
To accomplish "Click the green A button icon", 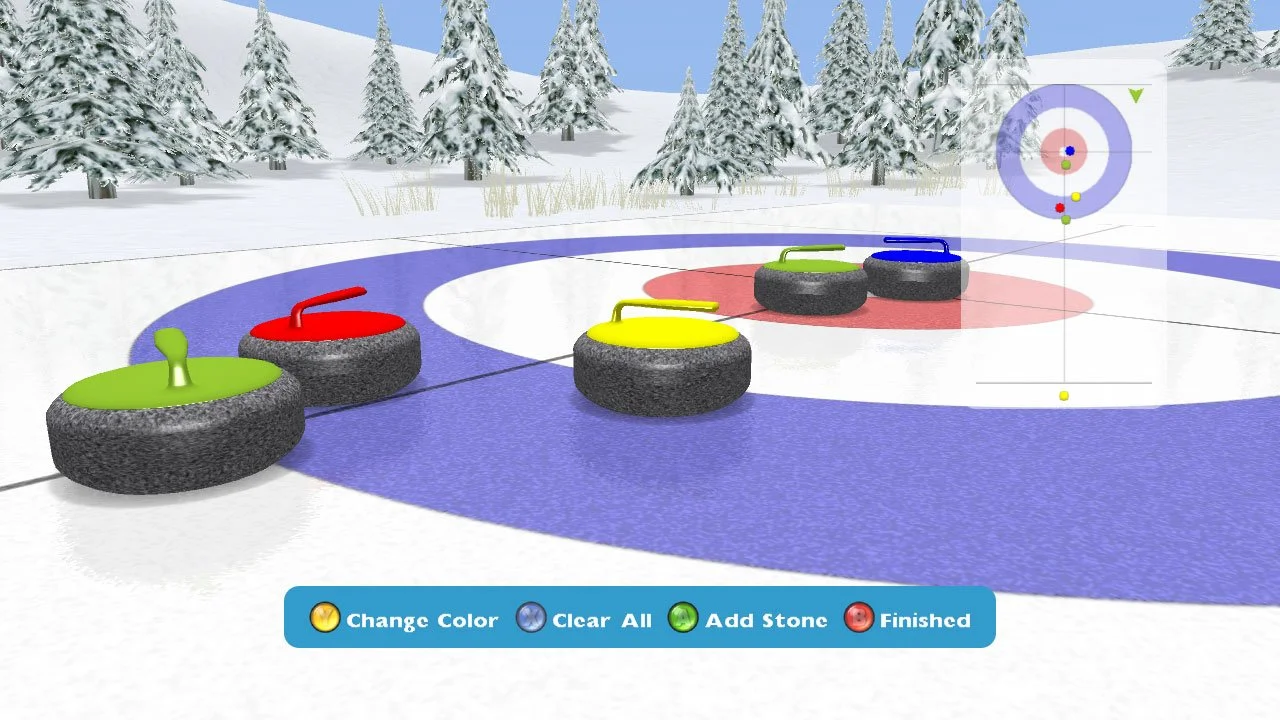I will tap(684, 618).
